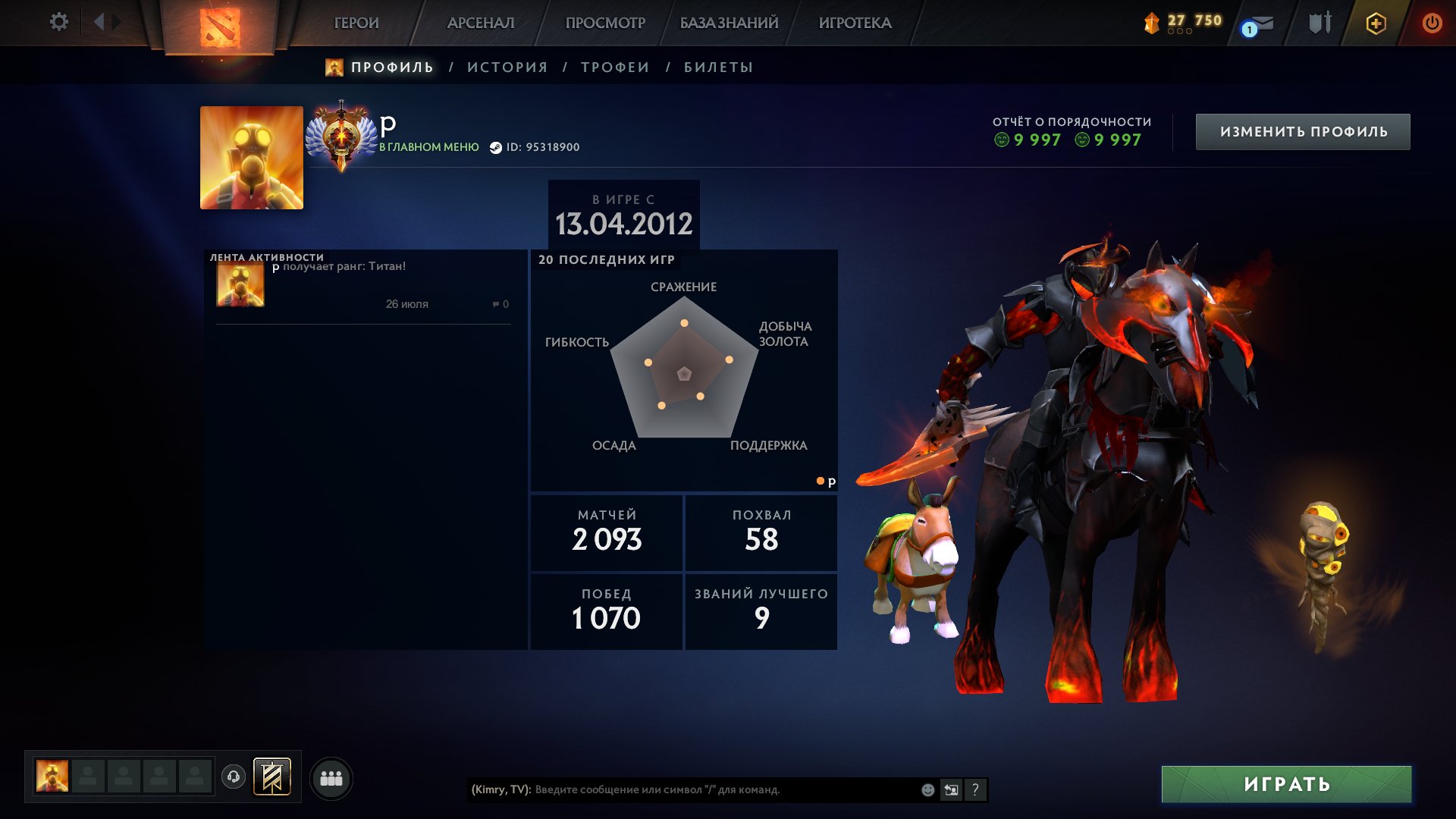Click inside the chat message input field
The image size is (1456, 819).
[682, 789]
